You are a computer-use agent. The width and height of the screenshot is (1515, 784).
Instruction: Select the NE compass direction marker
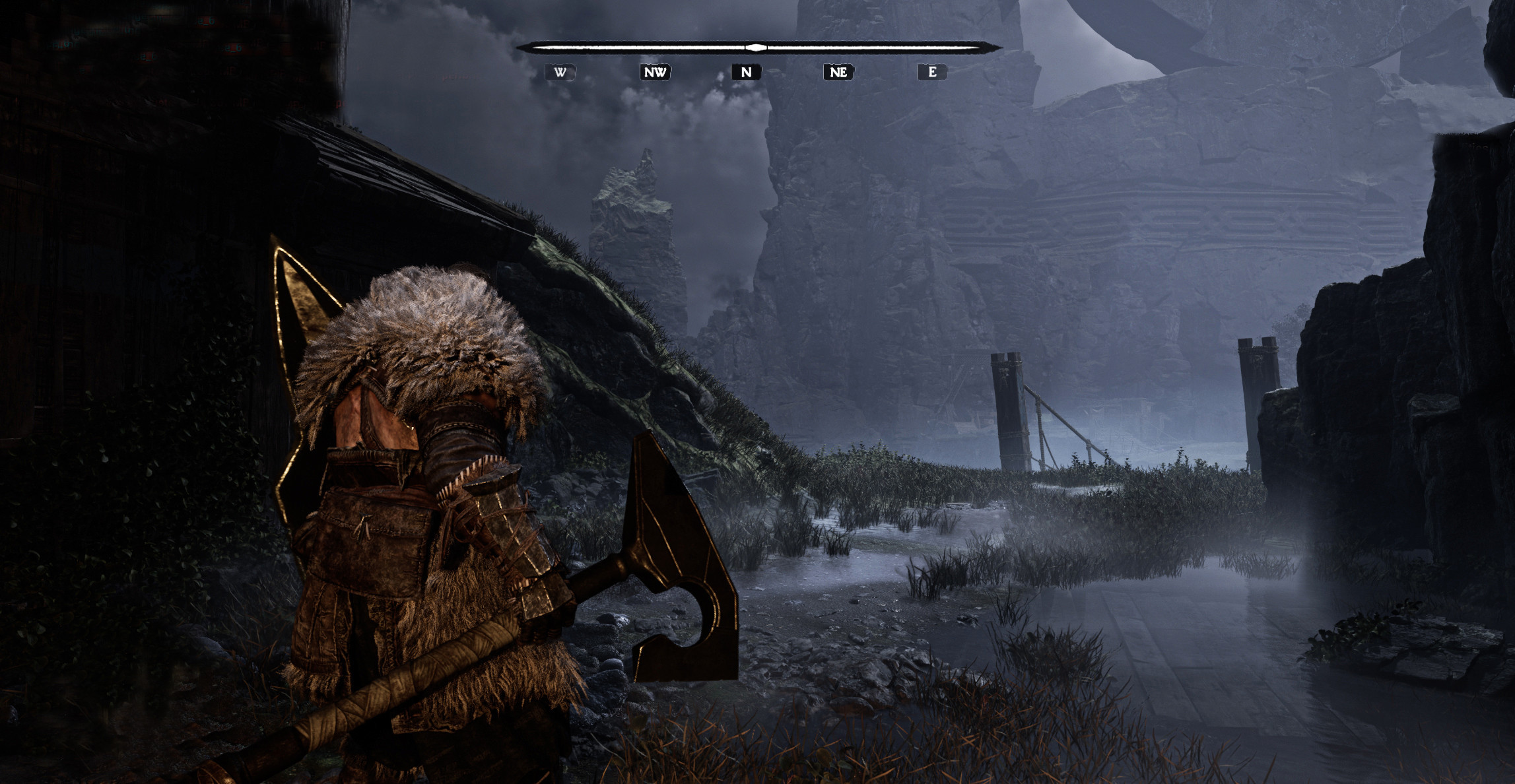[838, 72]
